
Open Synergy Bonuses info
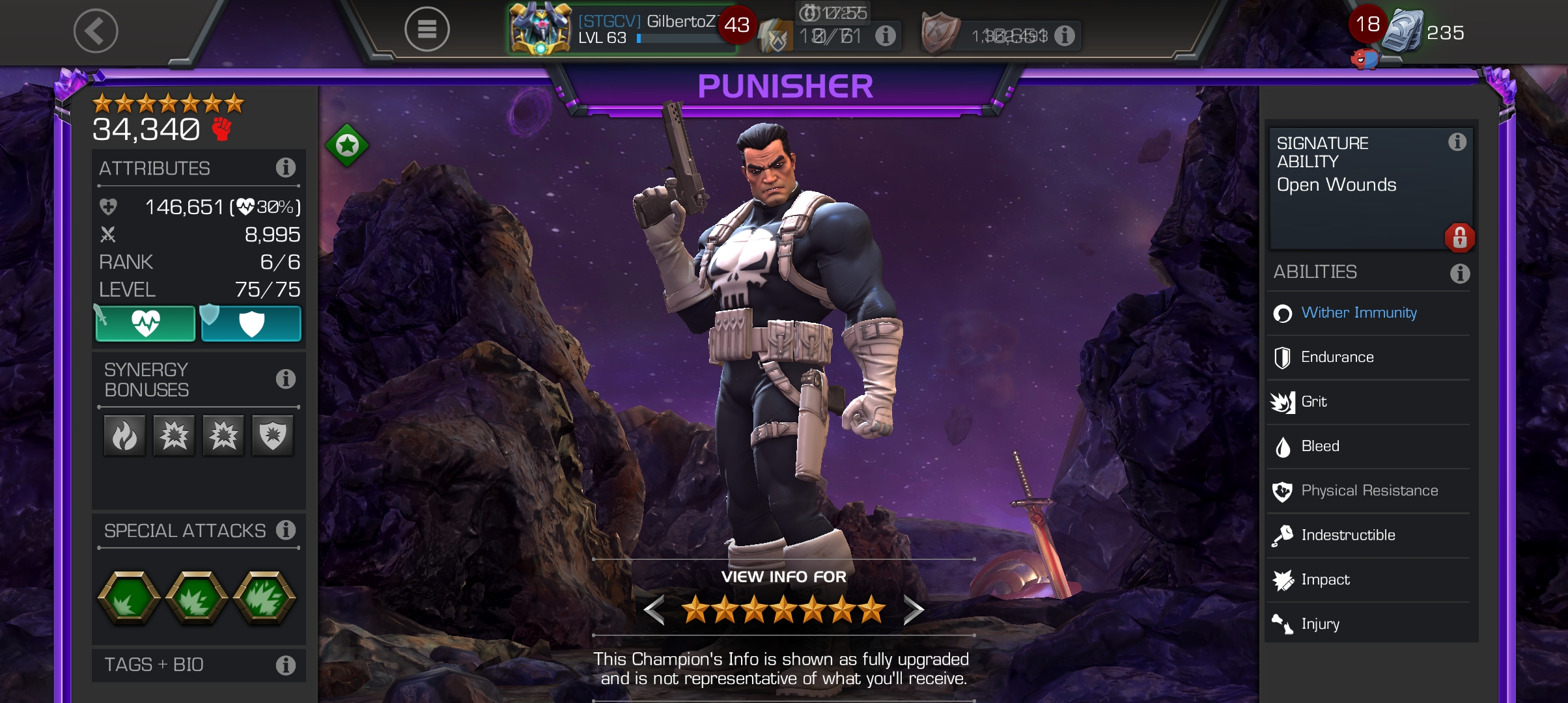(285, 379)
